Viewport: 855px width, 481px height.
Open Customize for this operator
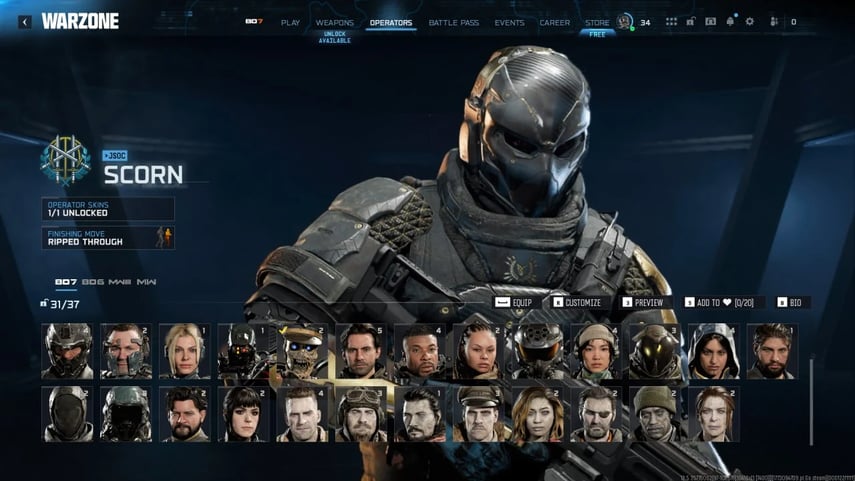point(577,302)
